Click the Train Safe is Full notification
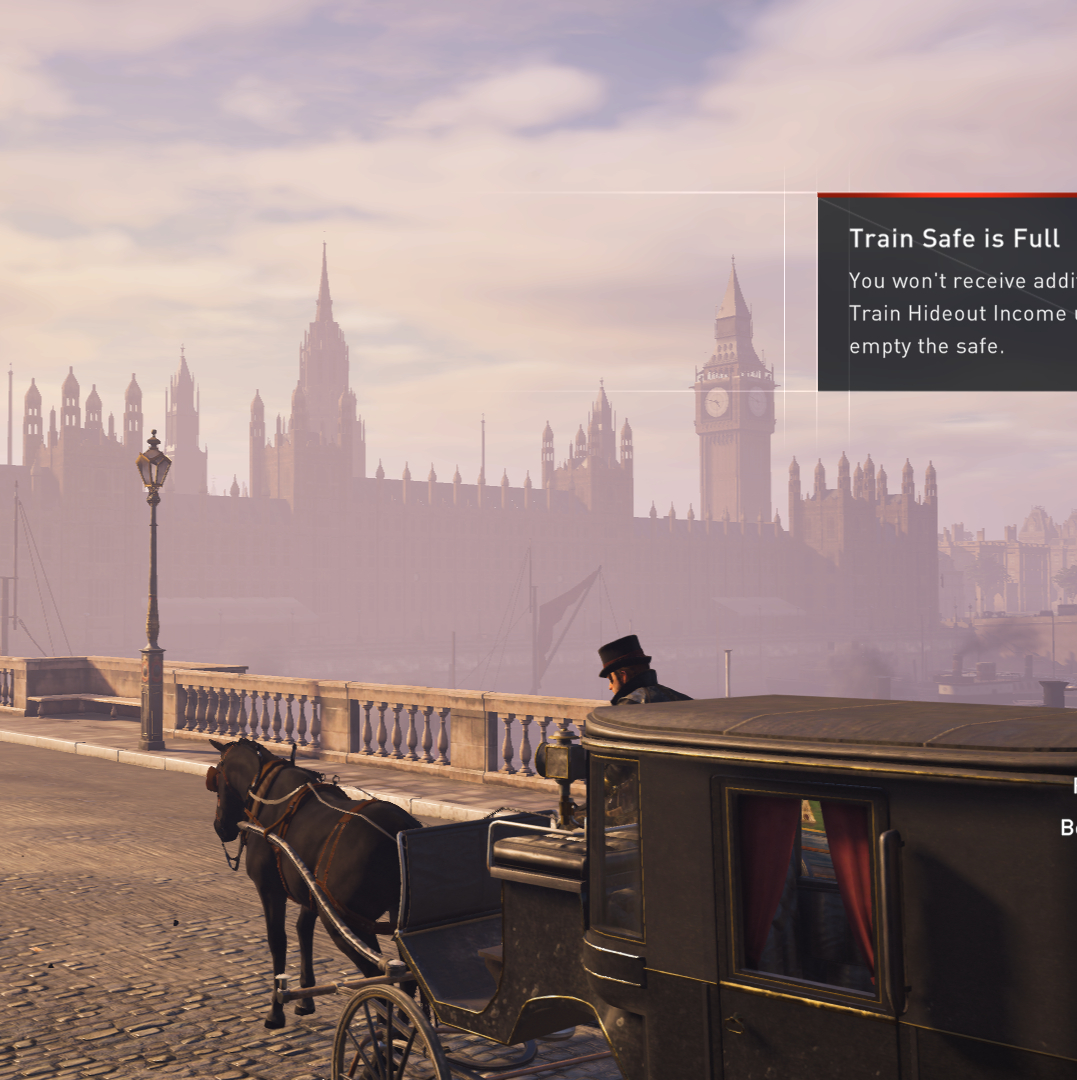The width and height of the screenshot is (1077, 1080). [x=947, y=292]
